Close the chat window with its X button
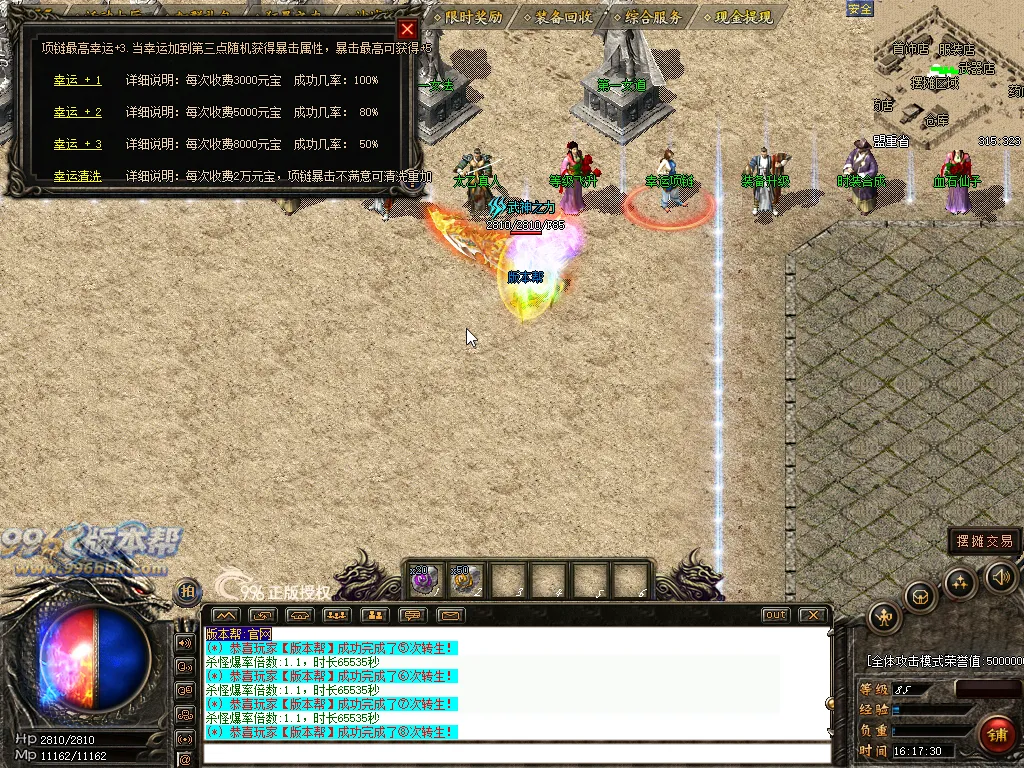 [x=813, y=615]
